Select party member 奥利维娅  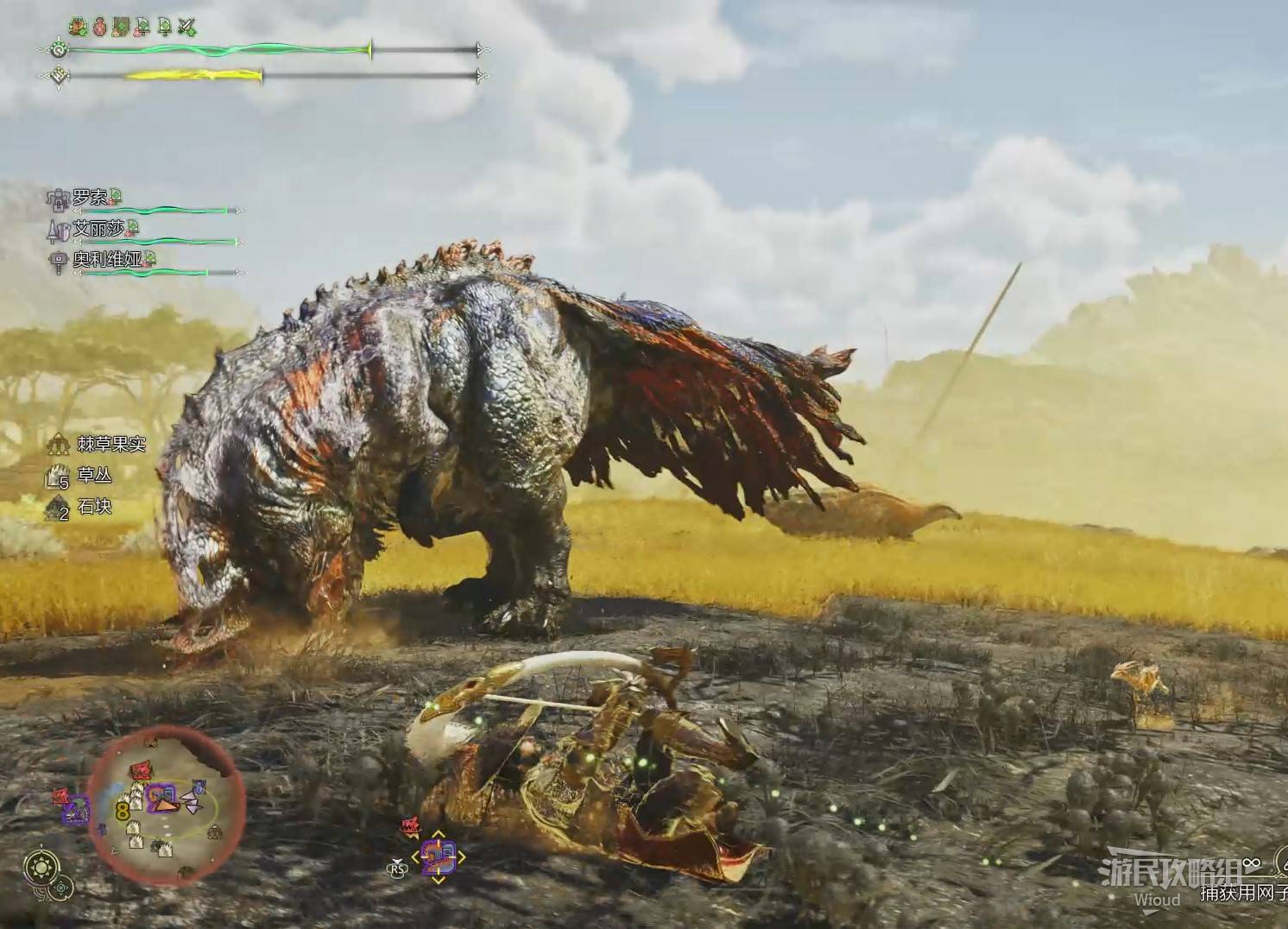pyautogui.click(x=107, y=259)
